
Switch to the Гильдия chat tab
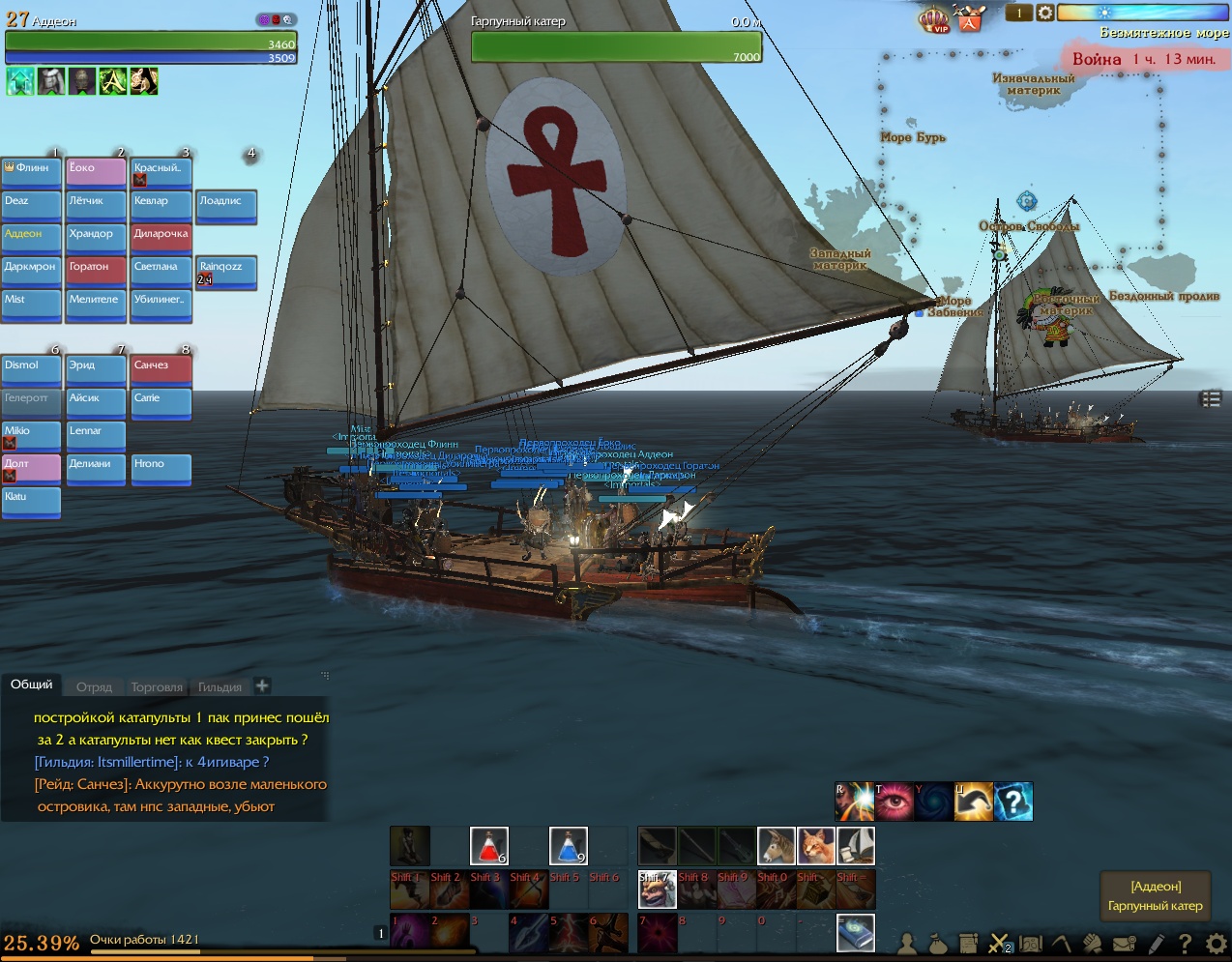pyautogui.click(x=220, y=687)
